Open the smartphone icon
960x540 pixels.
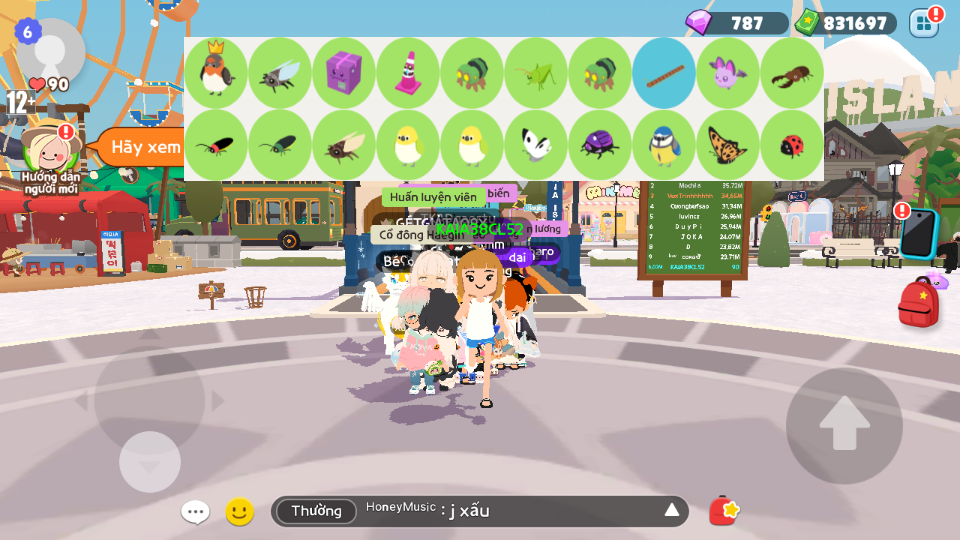point(917,234)
